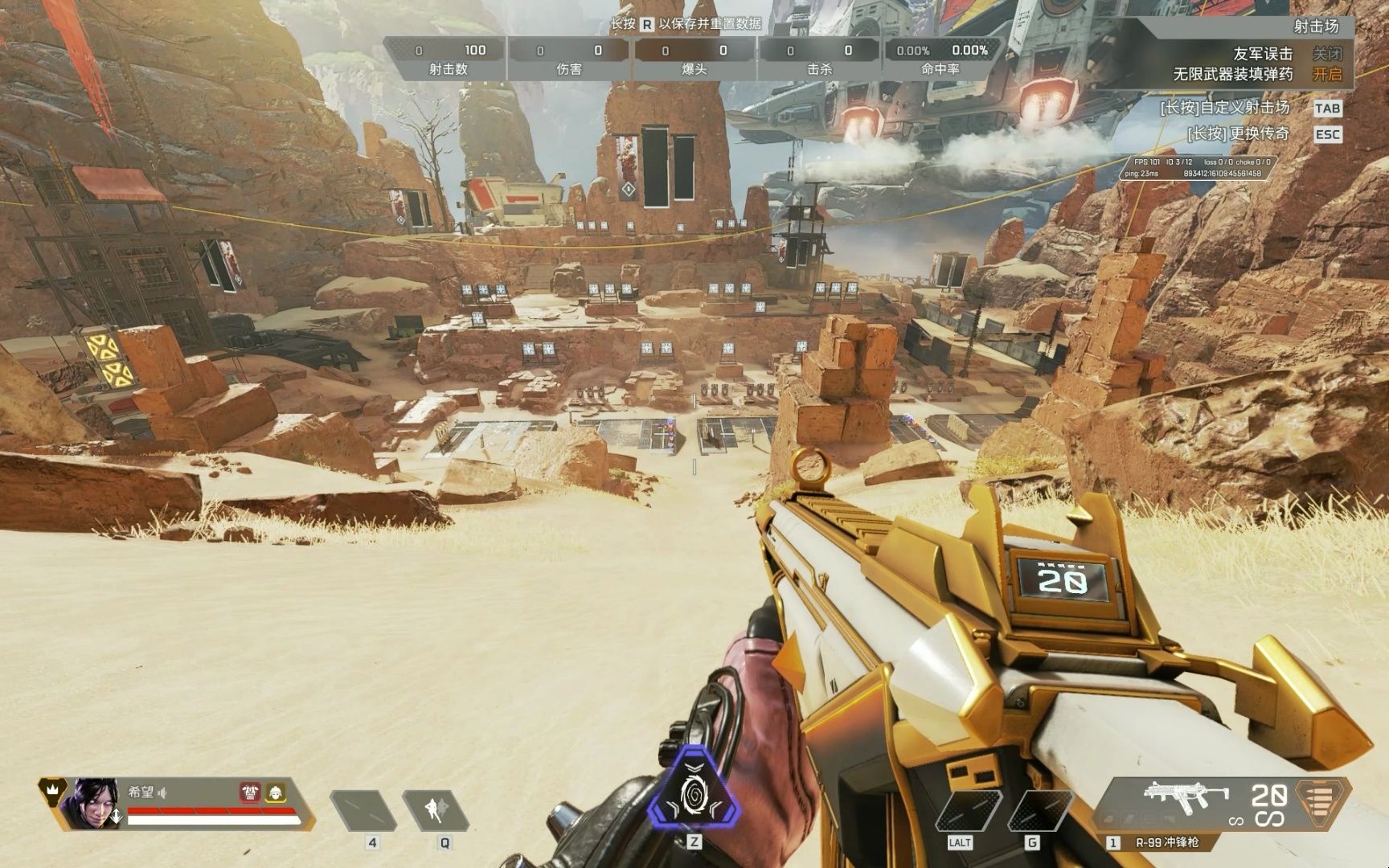Activate the Dimensional Rift ultimate icon
Screen dimensions: 1389x868
point(694,792)
